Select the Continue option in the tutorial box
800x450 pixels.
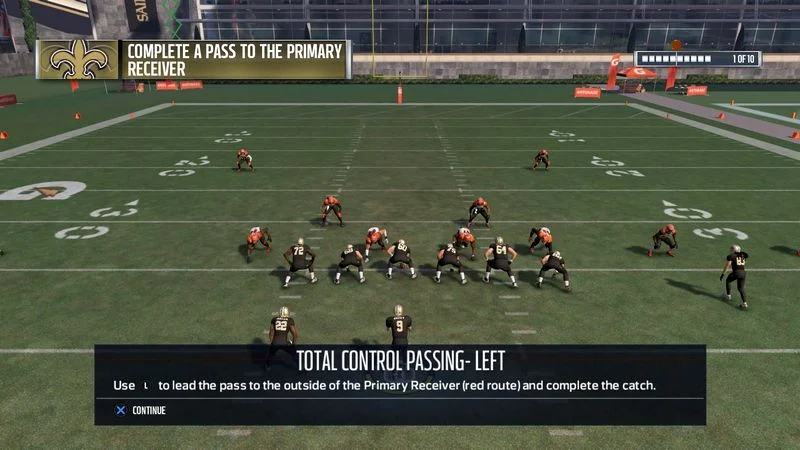point(141,410)
